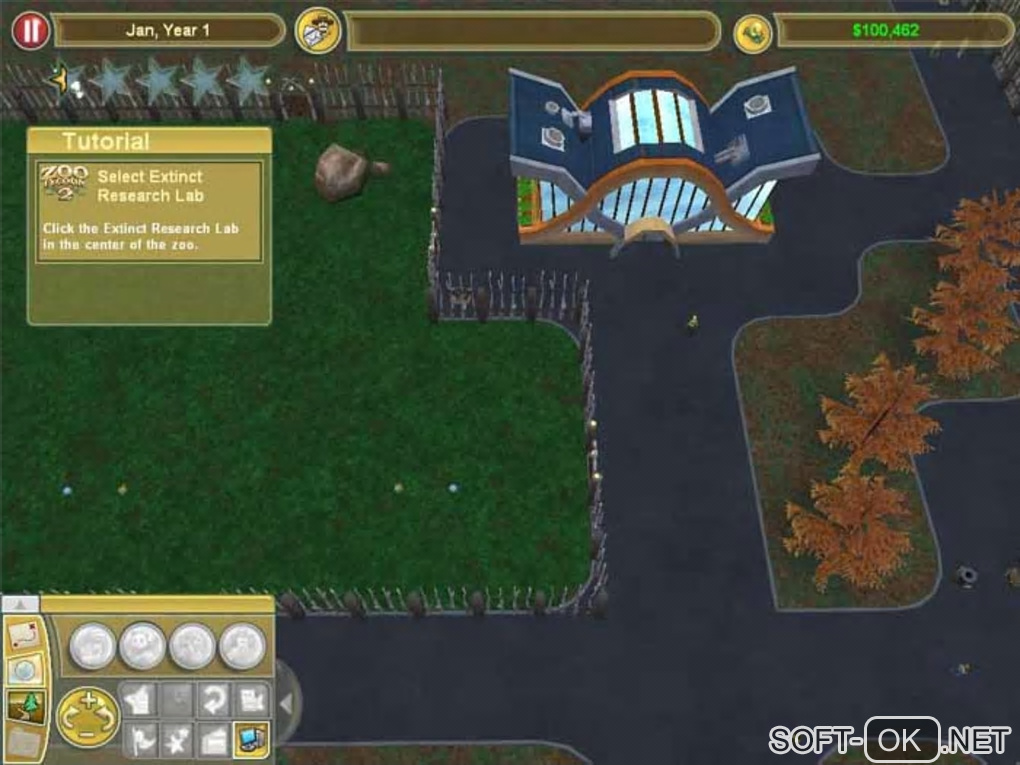Open the zookeeper message icon
Screen dimensions: 1020x765
[x=318, y=31]
